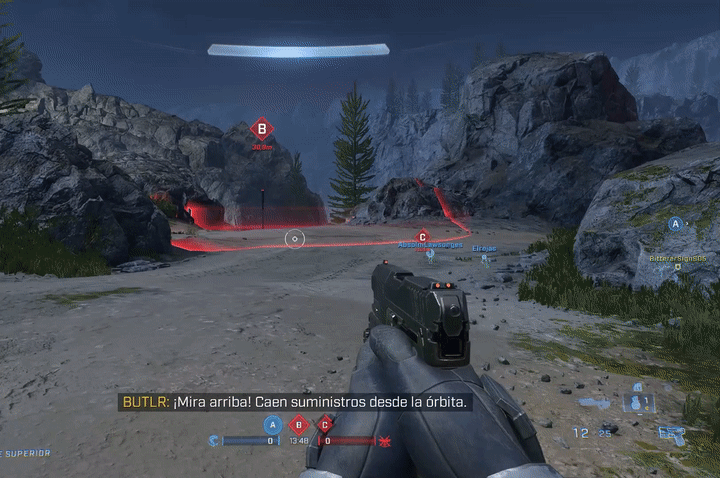Choose the frag grenade slot
The height and width of the screenshot is (478, 720).
click(637, 402)
